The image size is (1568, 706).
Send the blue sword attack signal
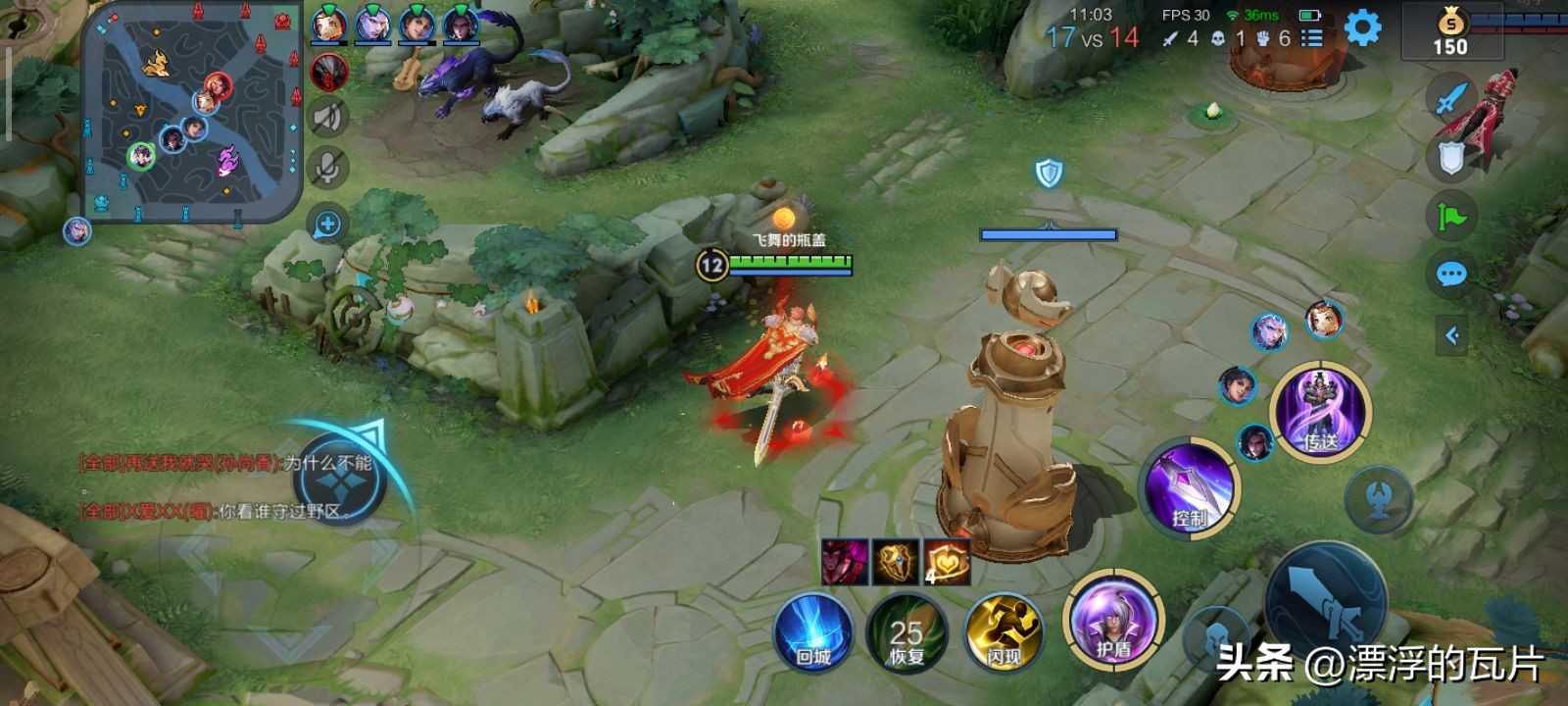click(1451, 98)
